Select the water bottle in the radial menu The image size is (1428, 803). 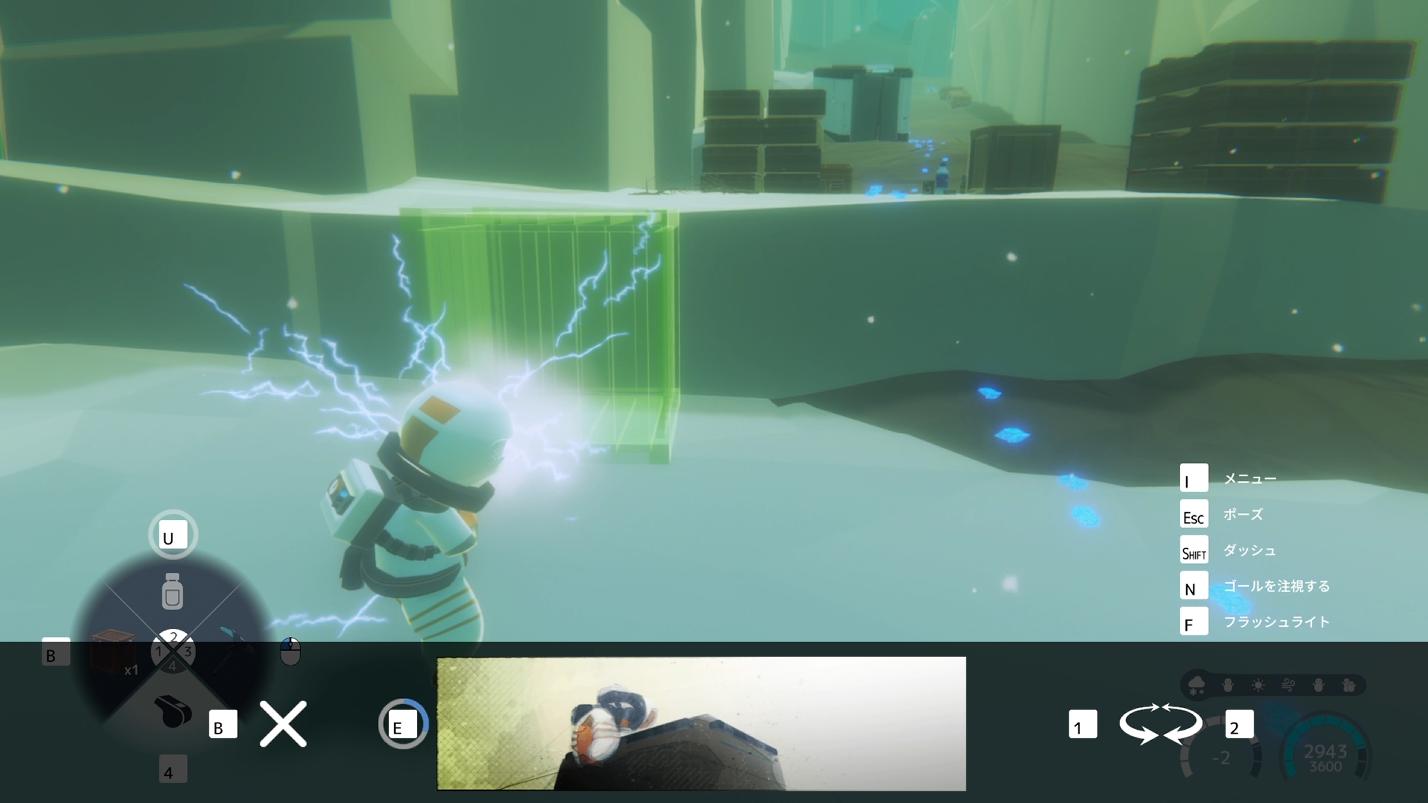click(172, 591)
